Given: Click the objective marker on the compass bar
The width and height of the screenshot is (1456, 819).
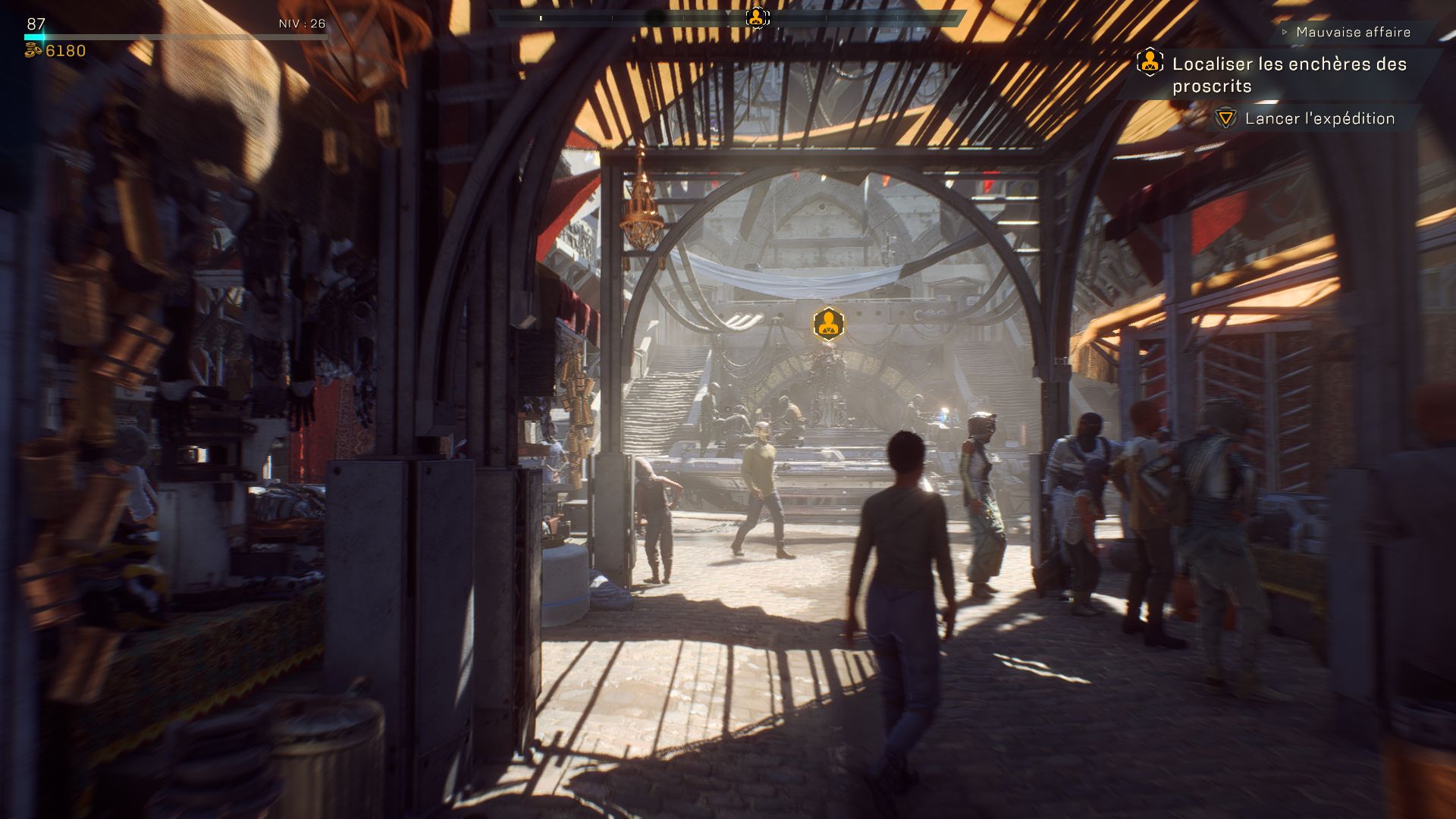Looking at the screenshot, I should [x=756, y=17].
